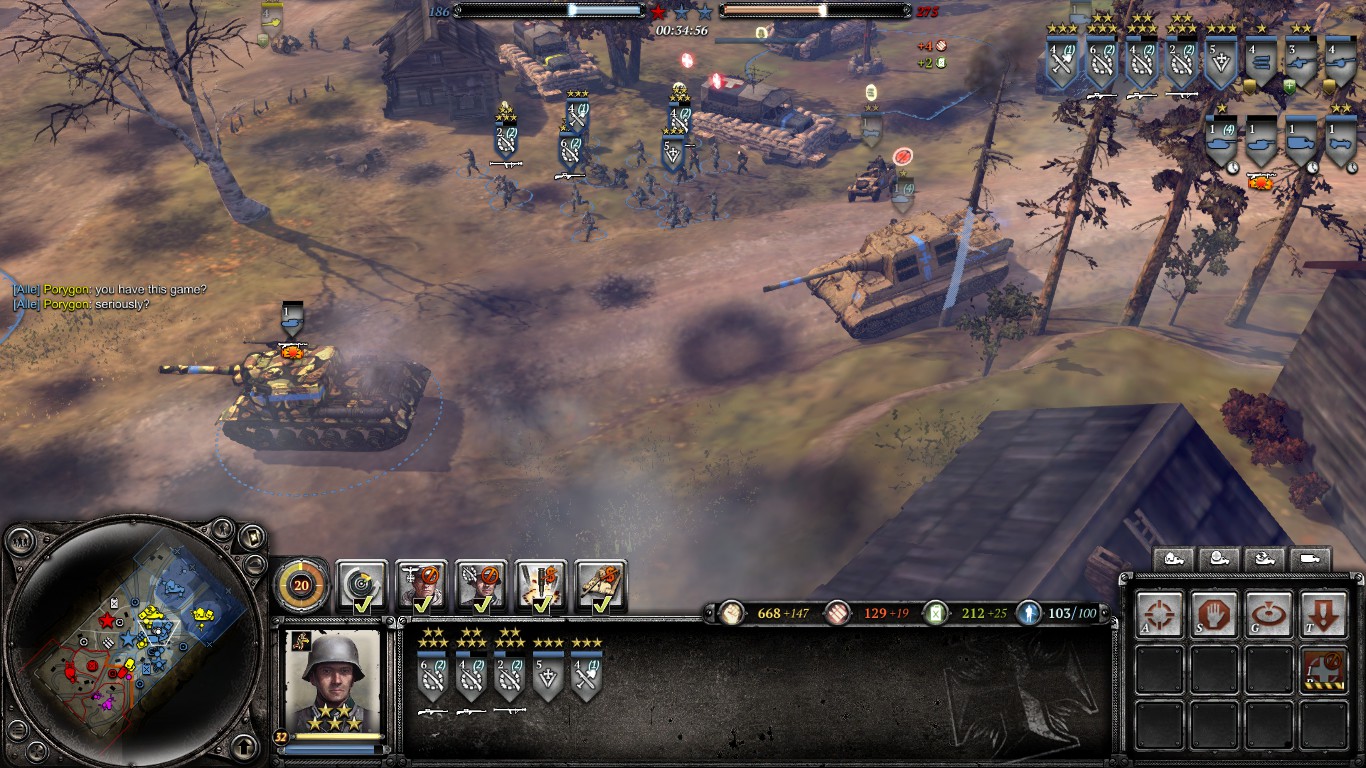The width and height of the screenshot is (1366, 768).
Task: Toggle the medical cross reinforce ability
Action: tap(1323, 670)
